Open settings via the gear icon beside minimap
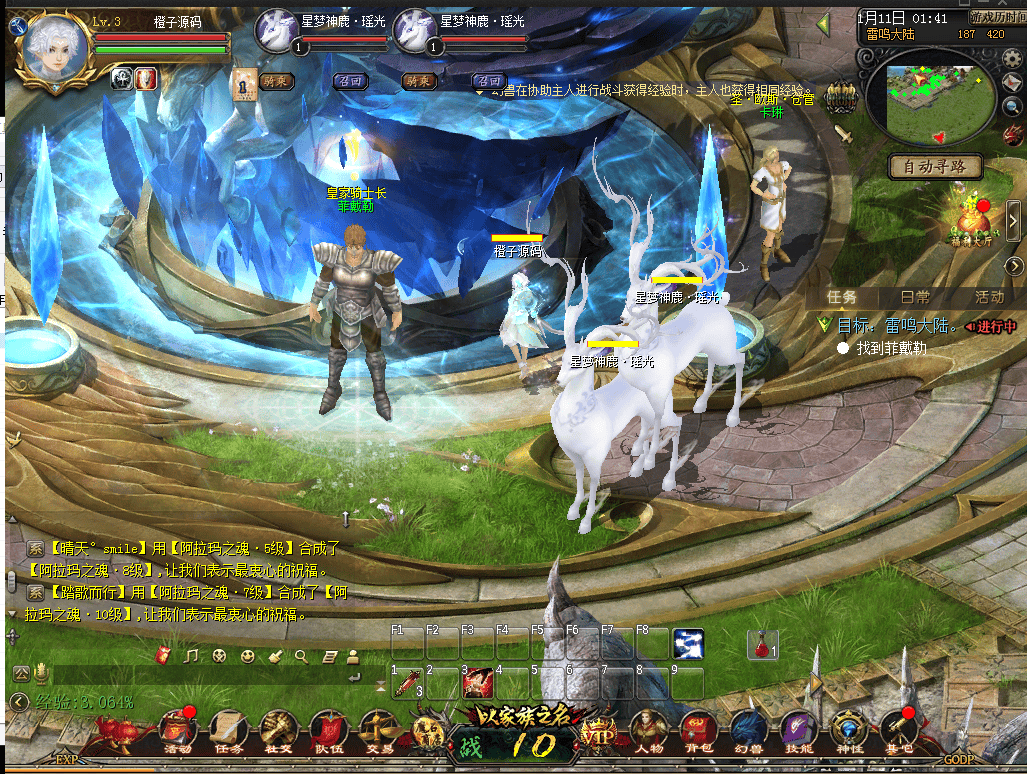Viewport: 1027px width, 774px height. [1012, 57]
